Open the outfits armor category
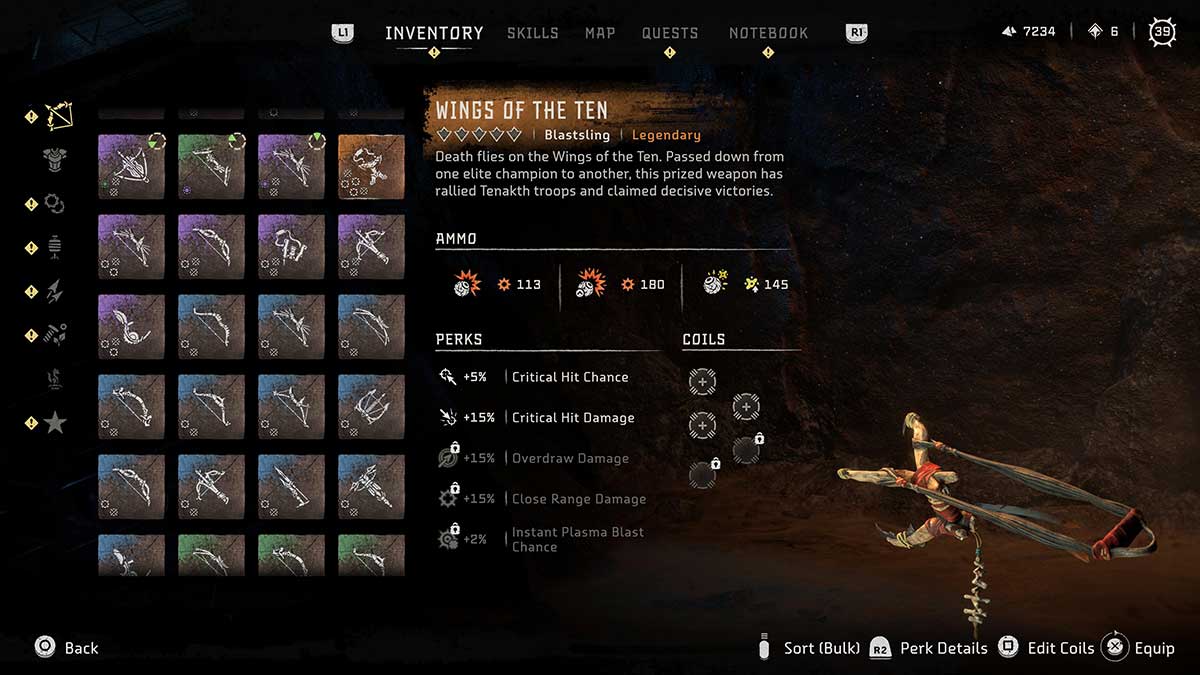The image size is (1200, 675). [55, 159]
